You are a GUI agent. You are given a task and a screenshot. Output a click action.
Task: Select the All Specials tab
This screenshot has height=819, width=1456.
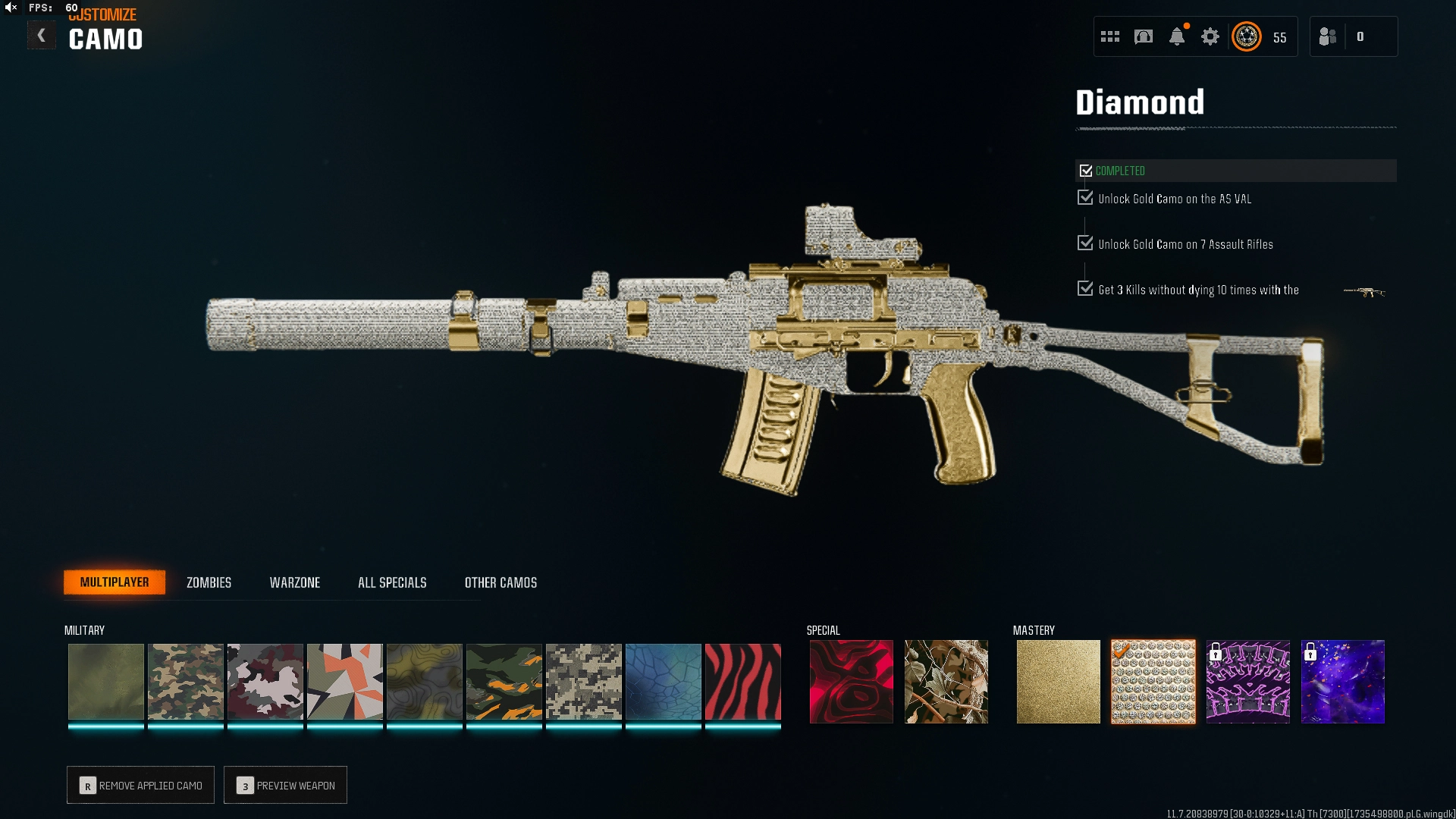pos(392,582)
